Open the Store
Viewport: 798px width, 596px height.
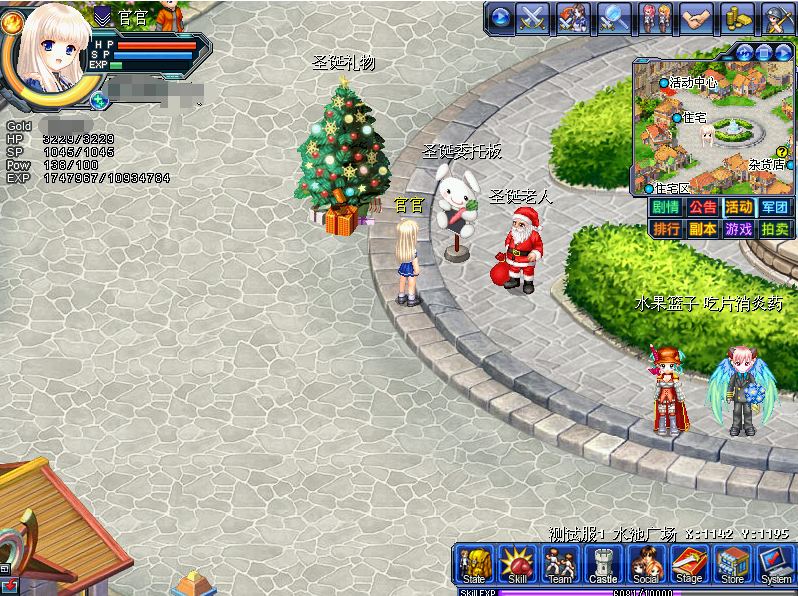[733, 565]
